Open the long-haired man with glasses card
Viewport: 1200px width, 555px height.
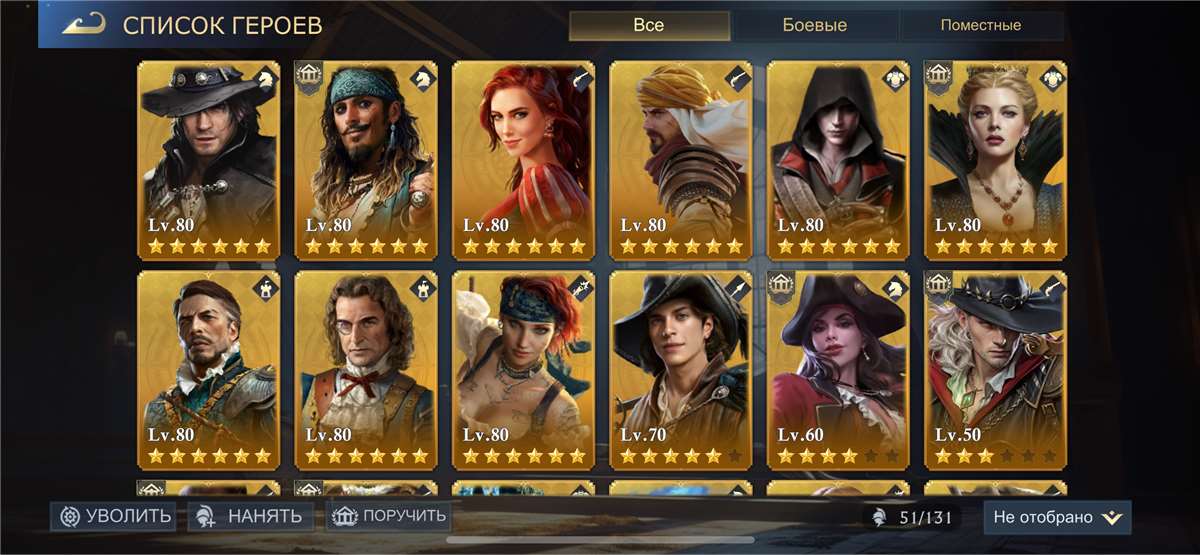tap(366, 370)
